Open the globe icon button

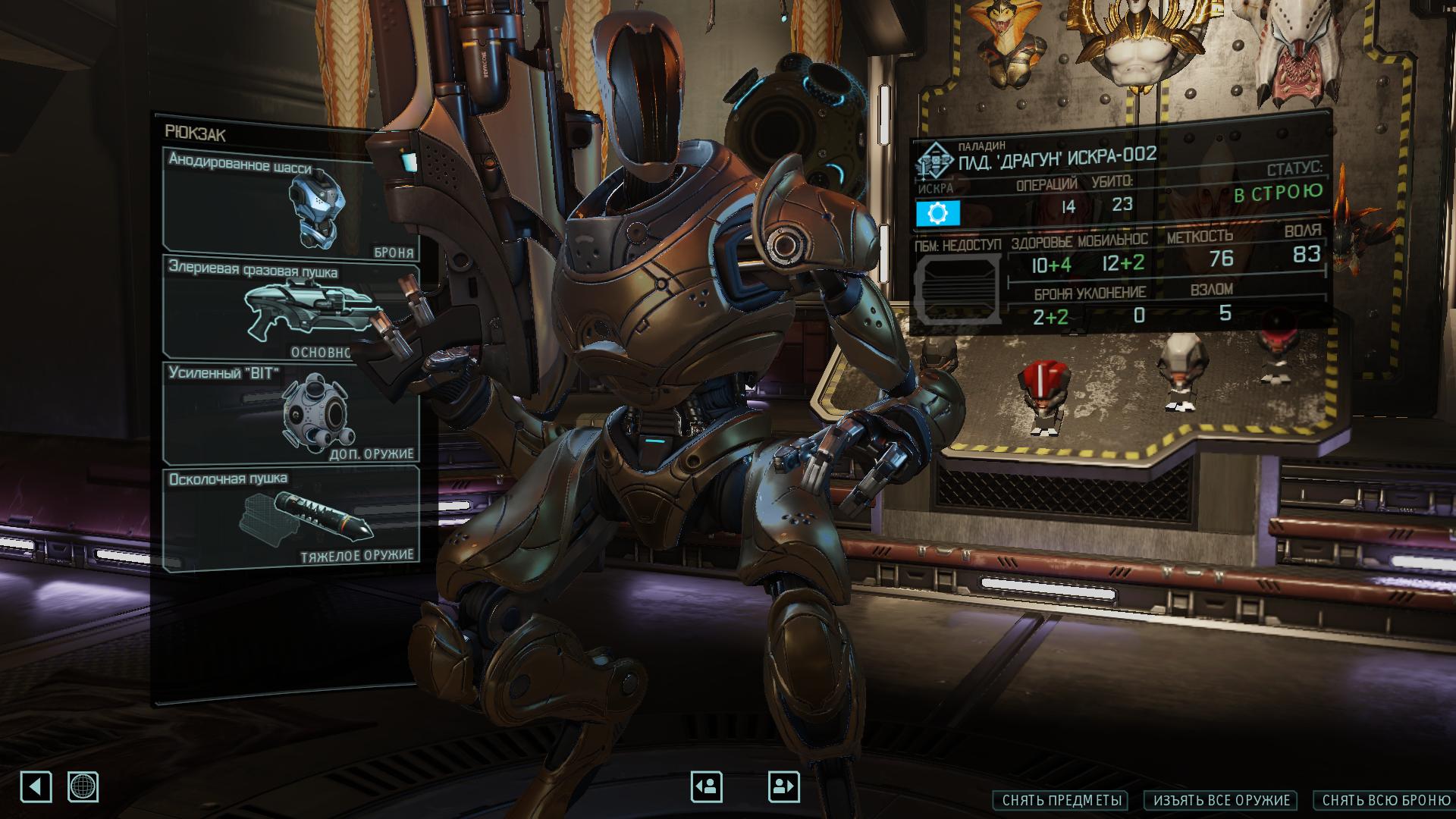click(x=83, y=786)
